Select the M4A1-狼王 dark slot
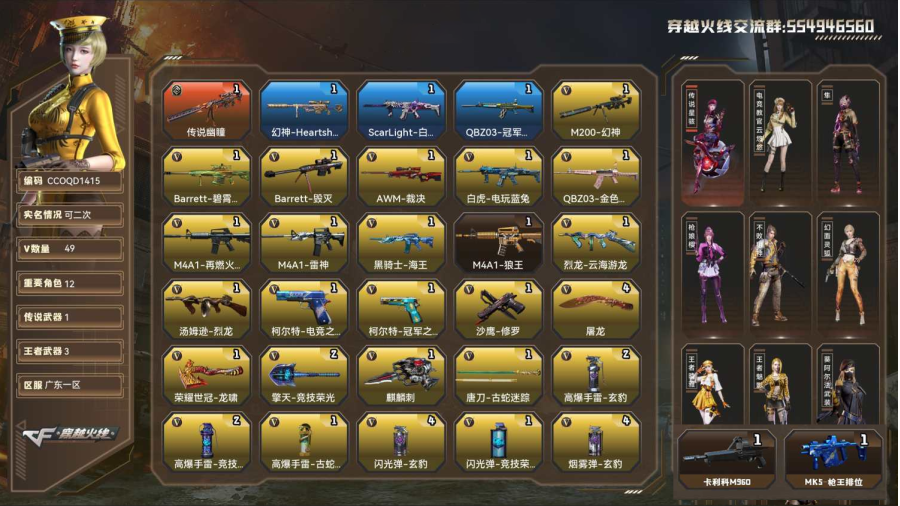900x506 pixels. click(499, 243)
